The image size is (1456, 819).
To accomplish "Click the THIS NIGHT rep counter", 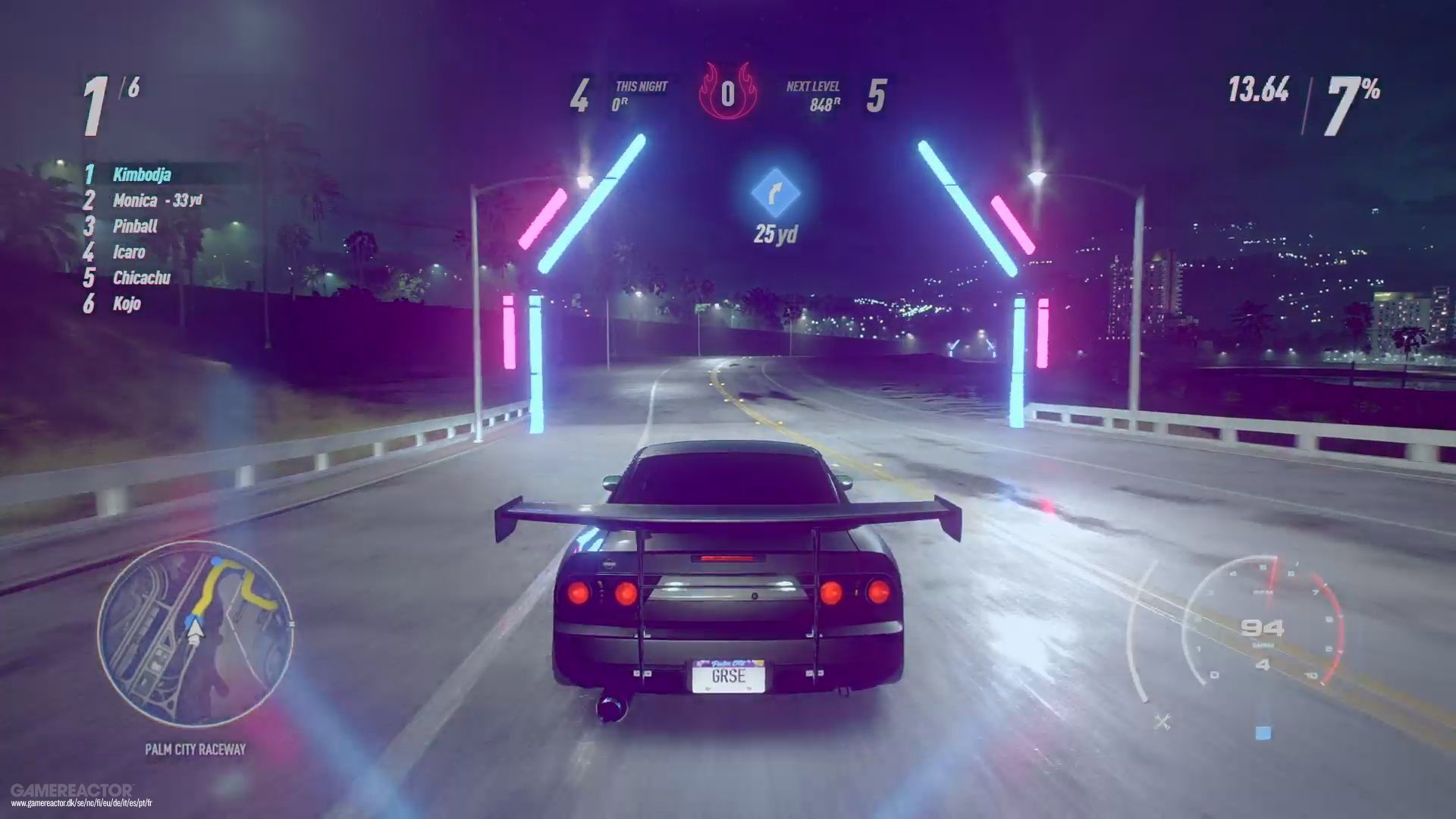I will [x=639, y=91].
